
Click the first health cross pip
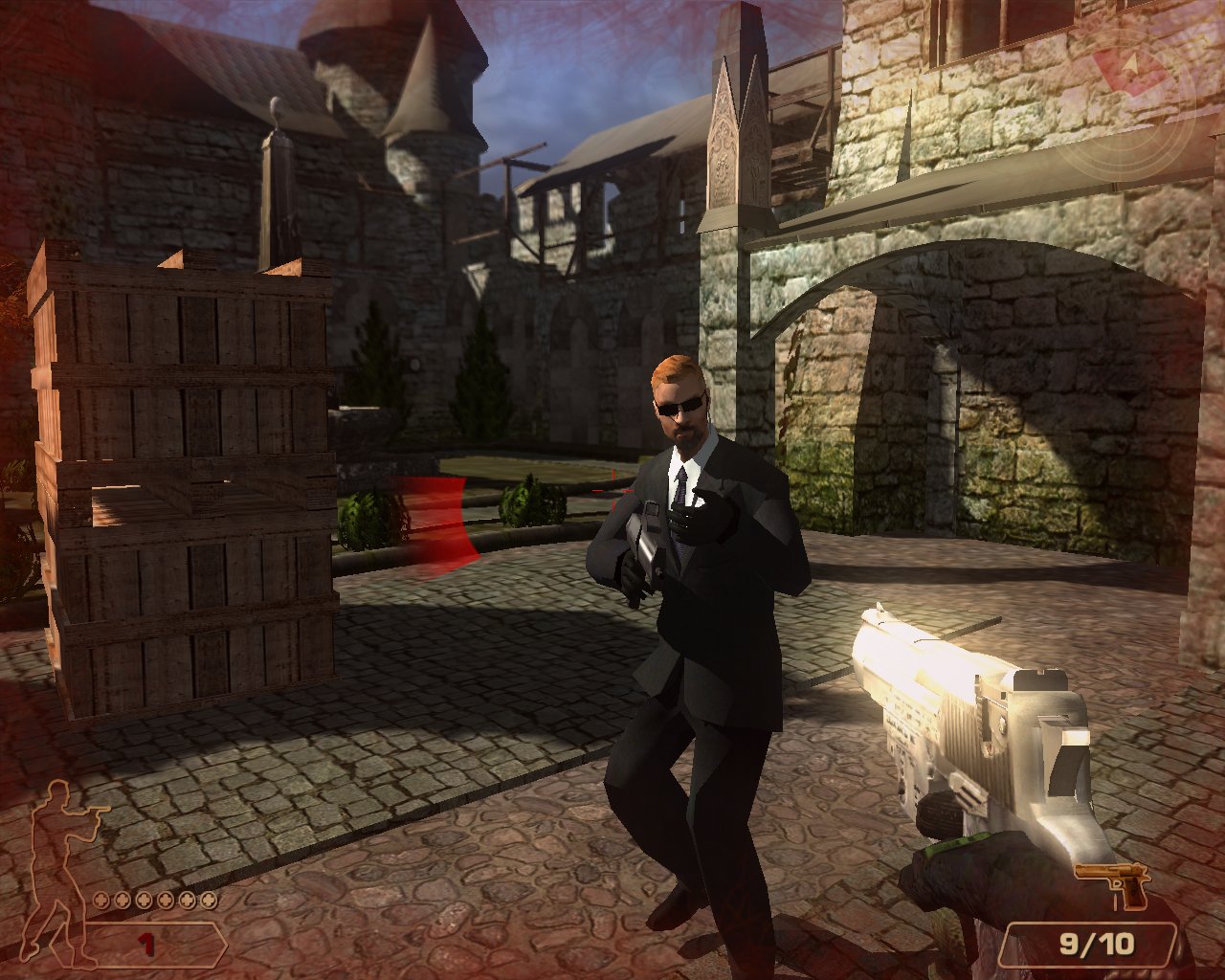click(101, 901)
